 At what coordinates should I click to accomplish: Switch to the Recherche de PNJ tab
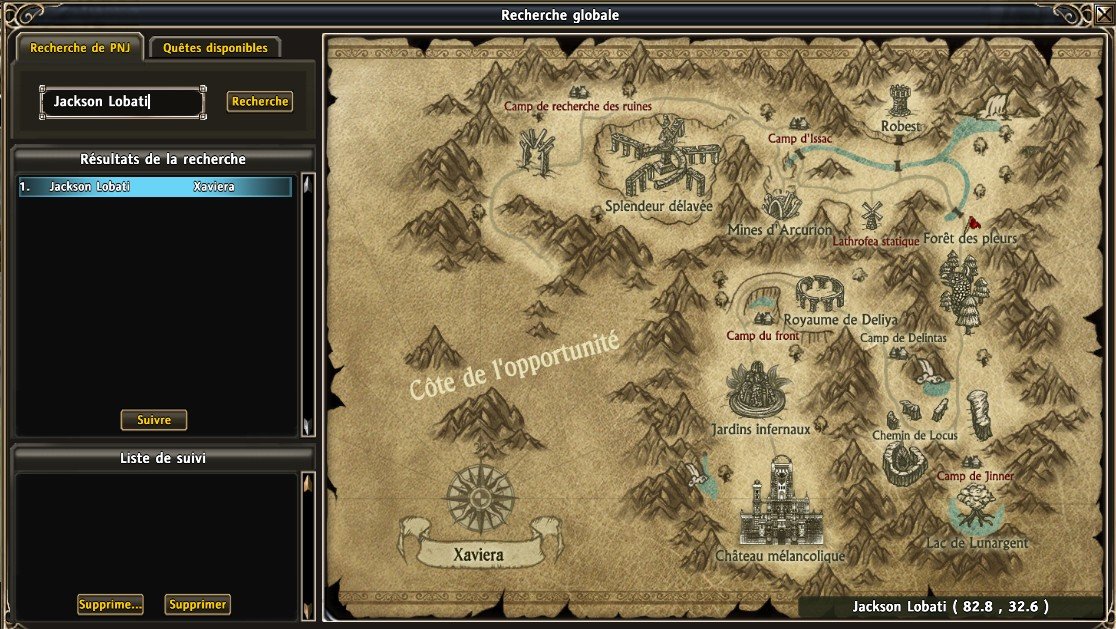click(x=80, y=47)
